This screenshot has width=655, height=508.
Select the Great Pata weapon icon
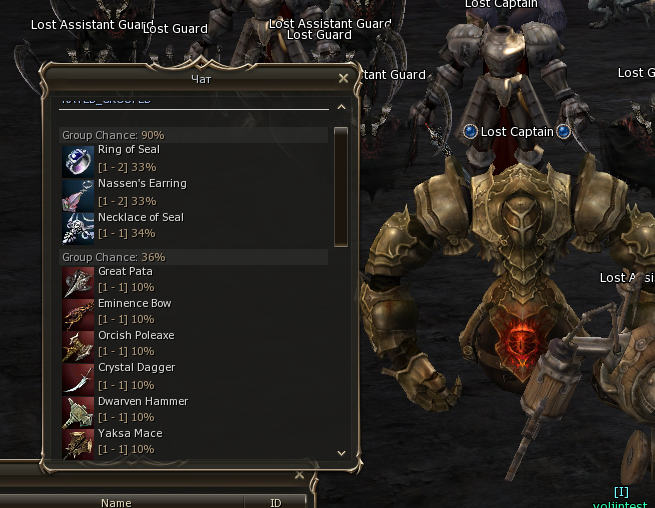click(78, 282)
